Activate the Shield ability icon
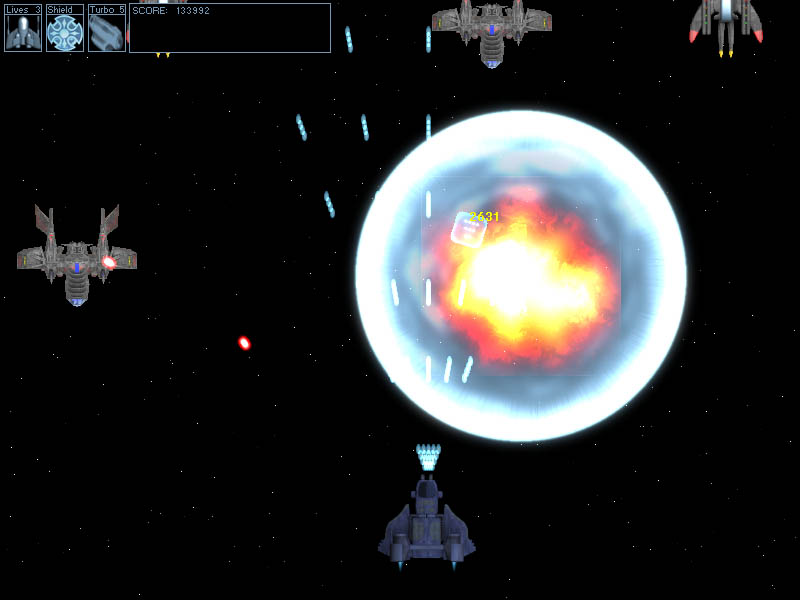This screenshot has height=600, width=800. (65, 32)
